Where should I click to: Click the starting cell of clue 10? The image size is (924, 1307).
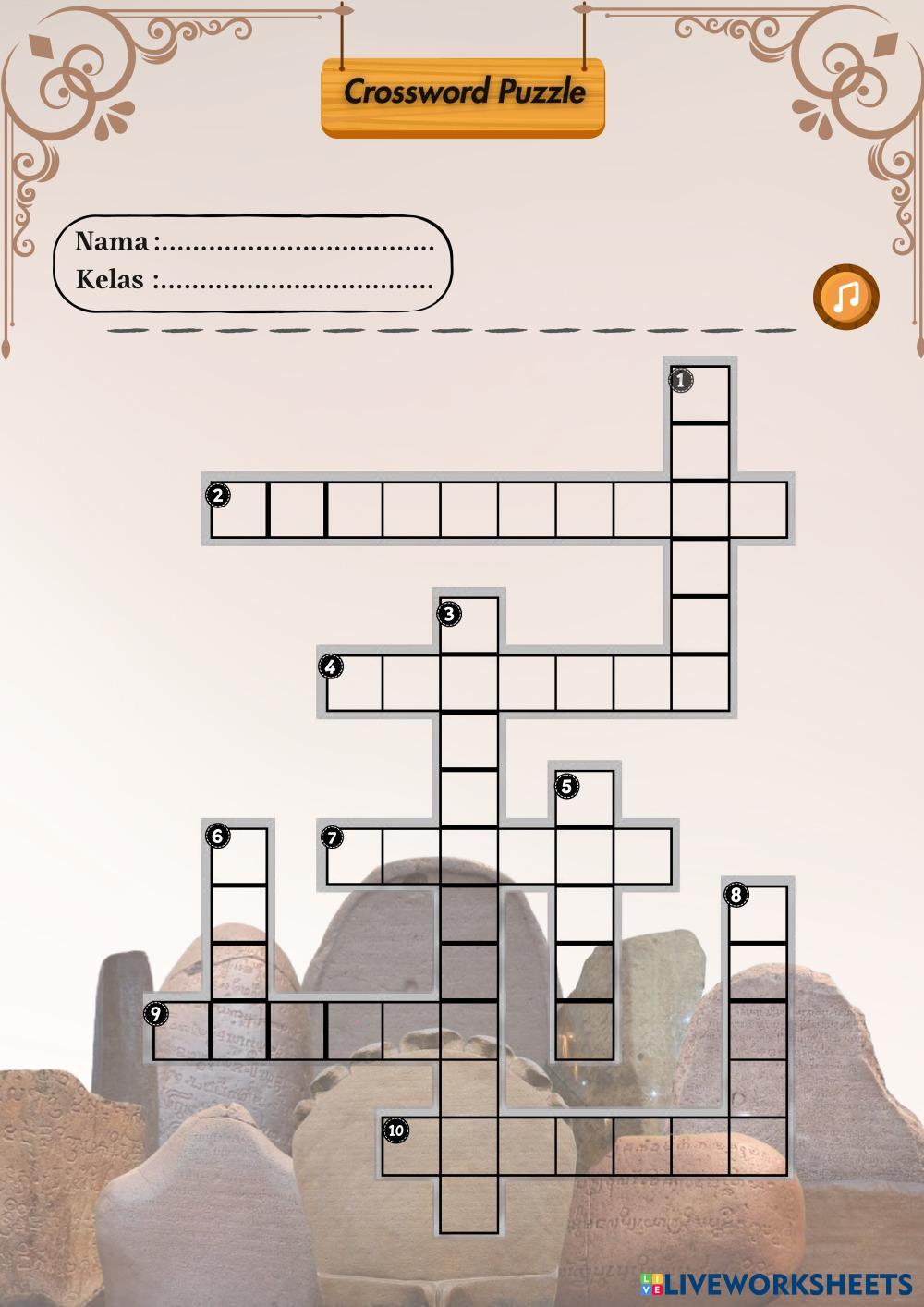[x=412, y=1145]
